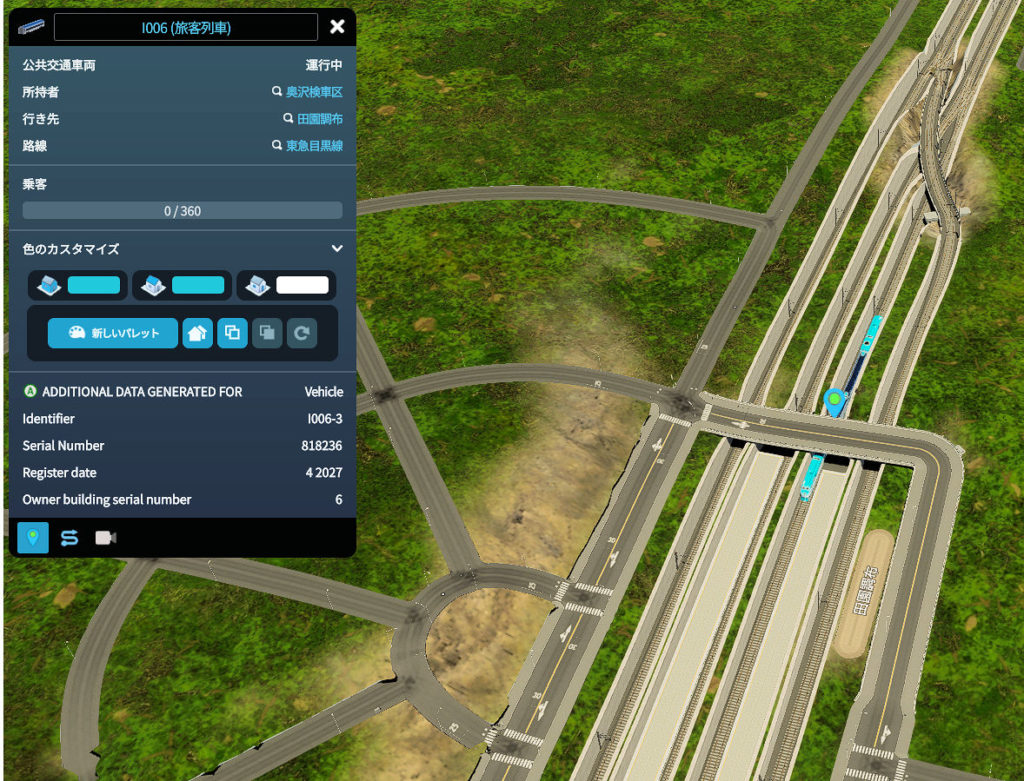Copy colors with the overlapping squares button

coord(232,333)
